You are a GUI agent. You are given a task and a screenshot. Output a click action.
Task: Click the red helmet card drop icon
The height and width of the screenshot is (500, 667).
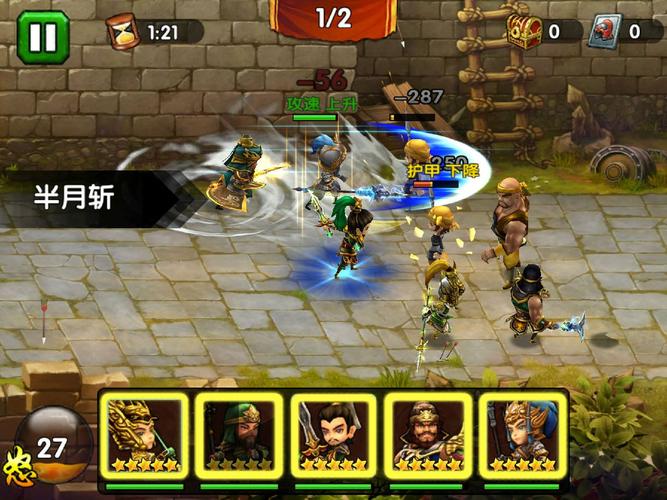(604, 29)
